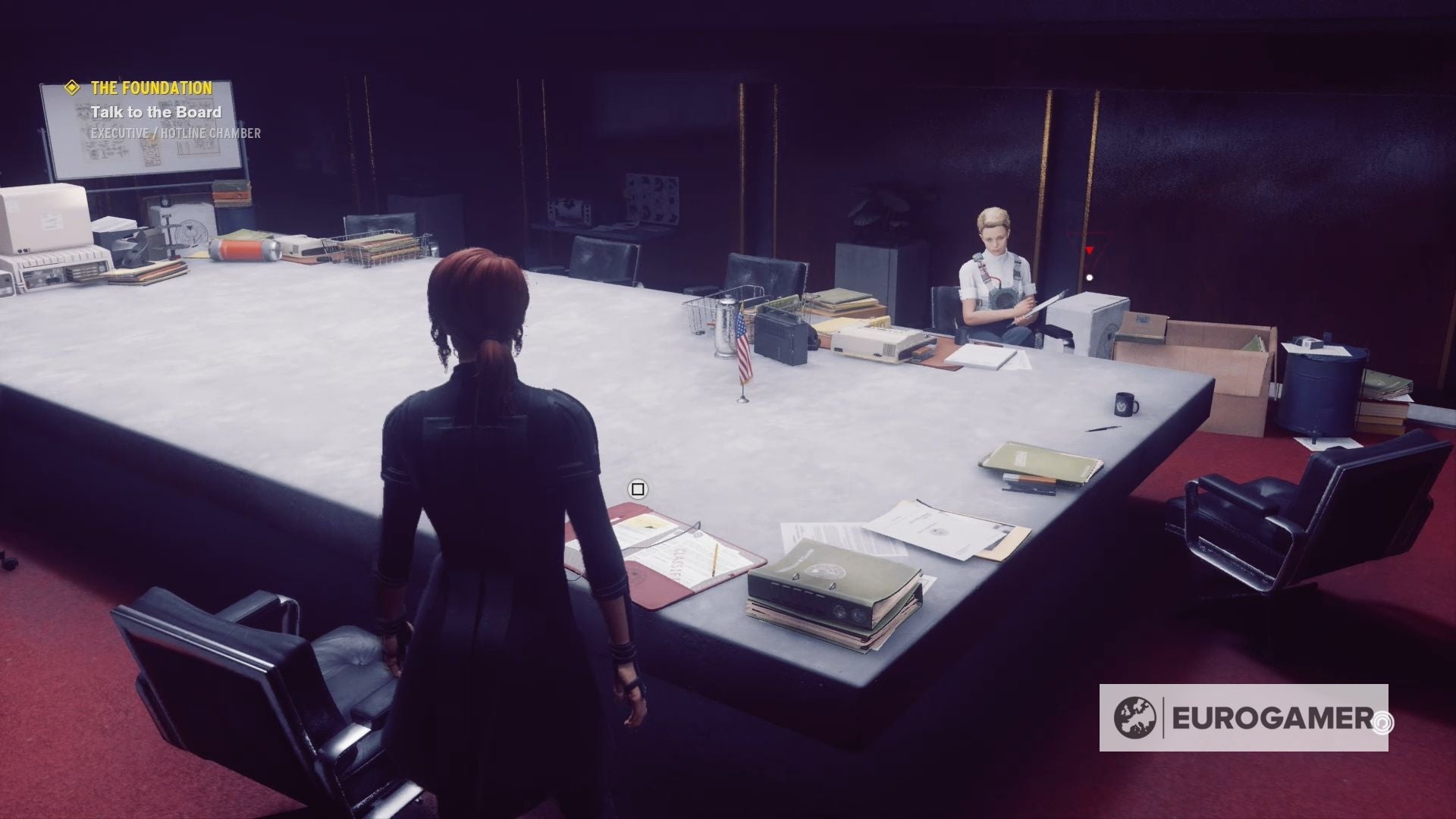
Task: Select the white dot crosshair indicator
Action: (1090, 277)
